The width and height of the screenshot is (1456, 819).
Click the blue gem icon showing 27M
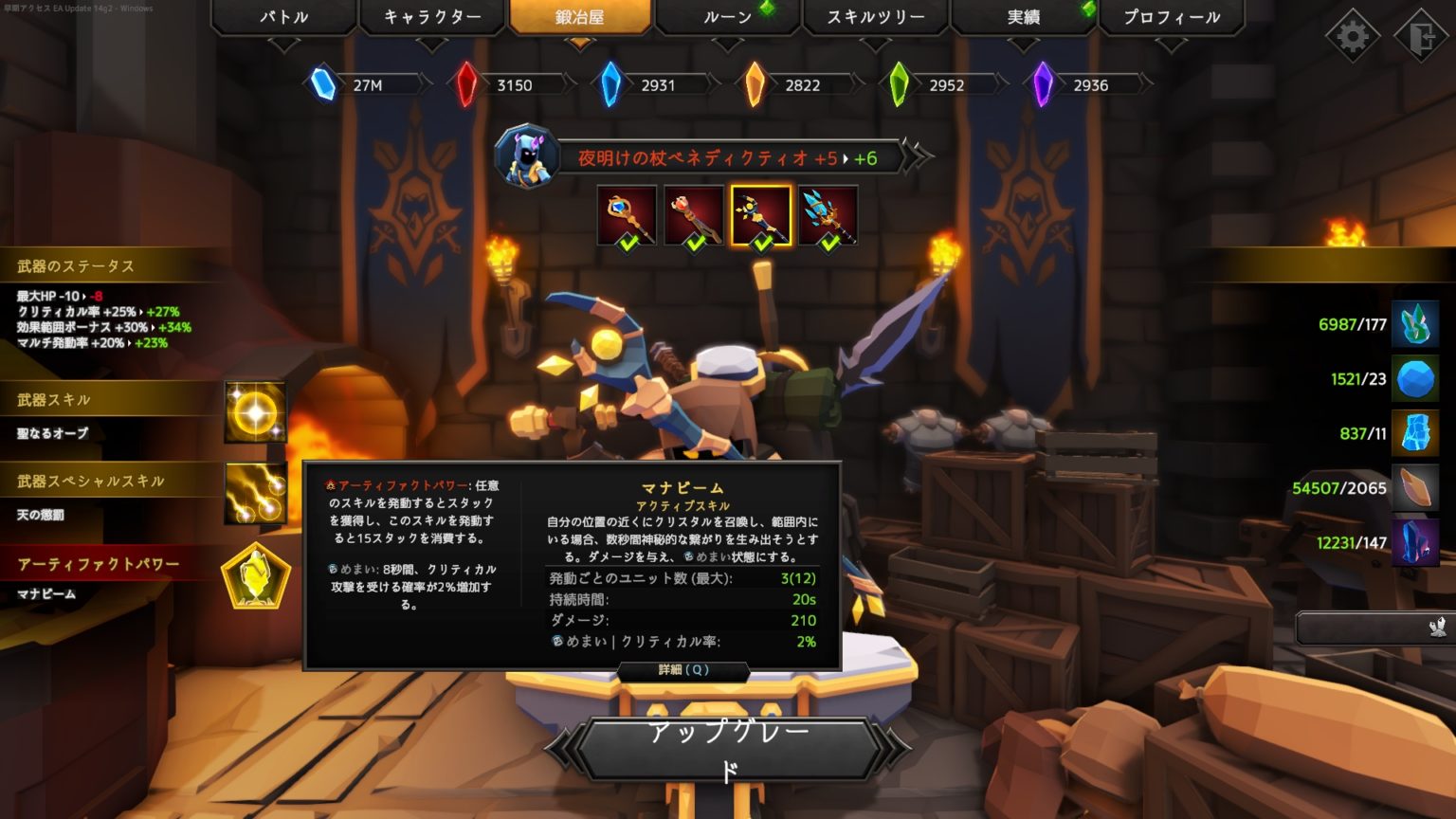[322, 83]
